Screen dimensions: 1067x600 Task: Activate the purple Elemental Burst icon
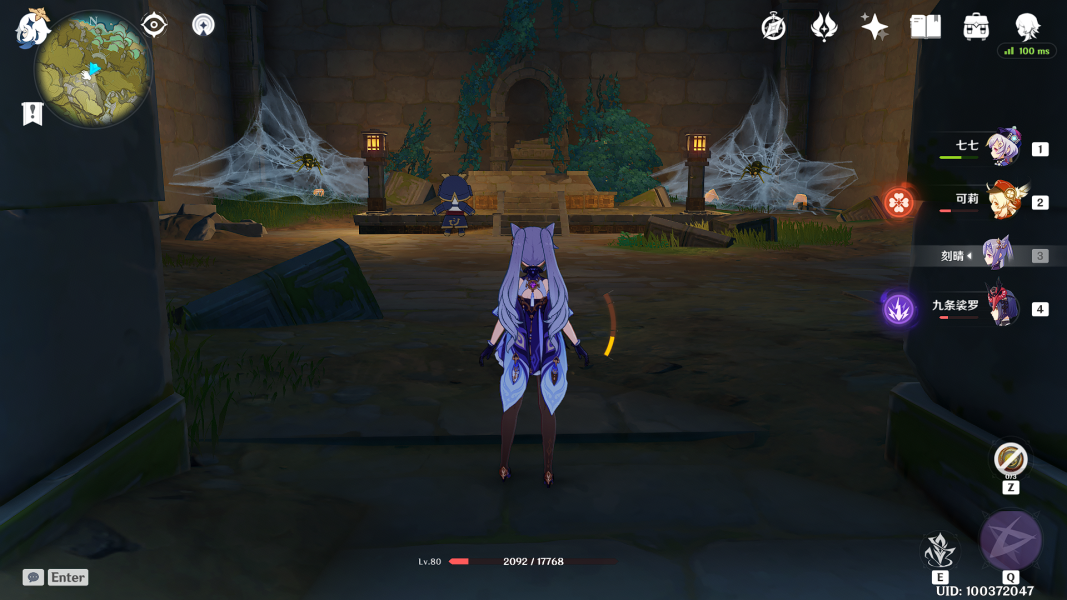pyautogui.click(x=1011, y=541)
